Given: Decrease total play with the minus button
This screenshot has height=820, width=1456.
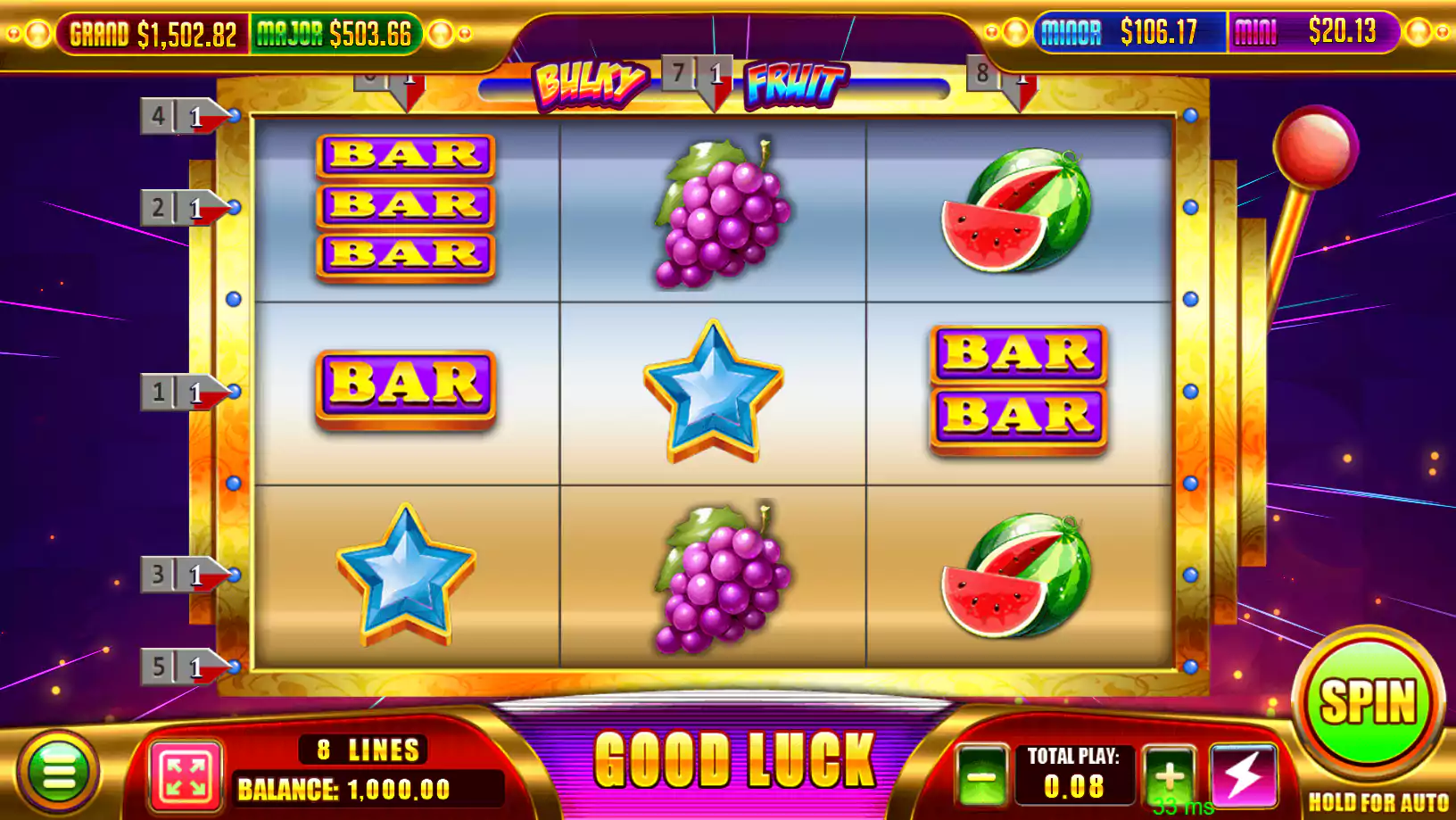Looking at the screenshot, I should tap(981, 775).
